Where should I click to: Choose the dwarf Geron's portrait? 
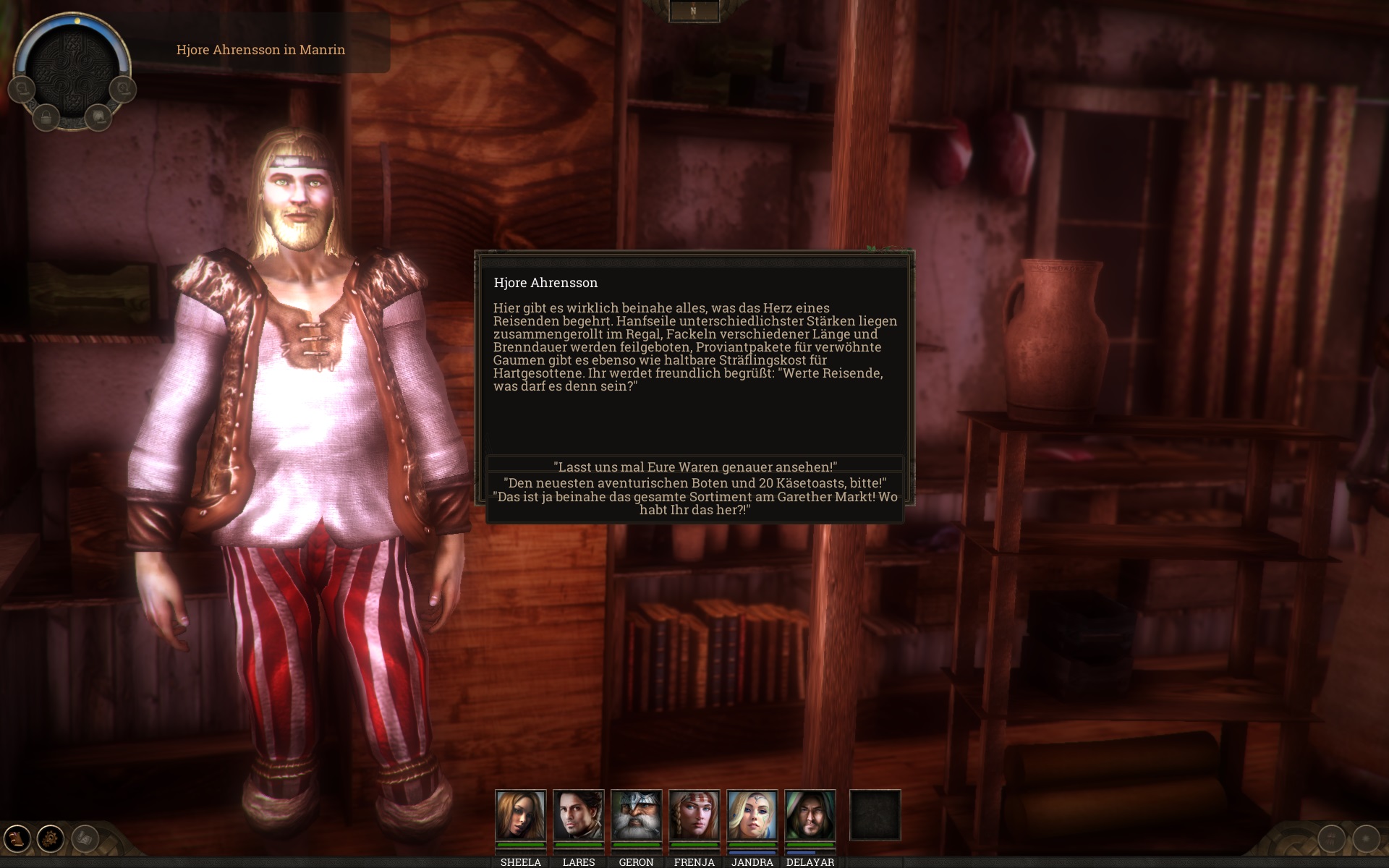click(637, 815)
